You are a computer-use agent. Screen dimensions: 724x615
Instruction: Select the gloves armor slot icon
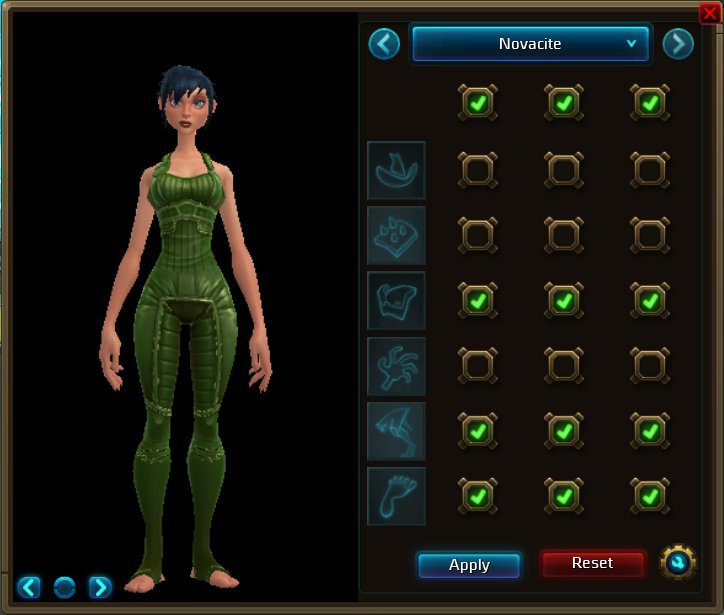(x=396, y=366)
